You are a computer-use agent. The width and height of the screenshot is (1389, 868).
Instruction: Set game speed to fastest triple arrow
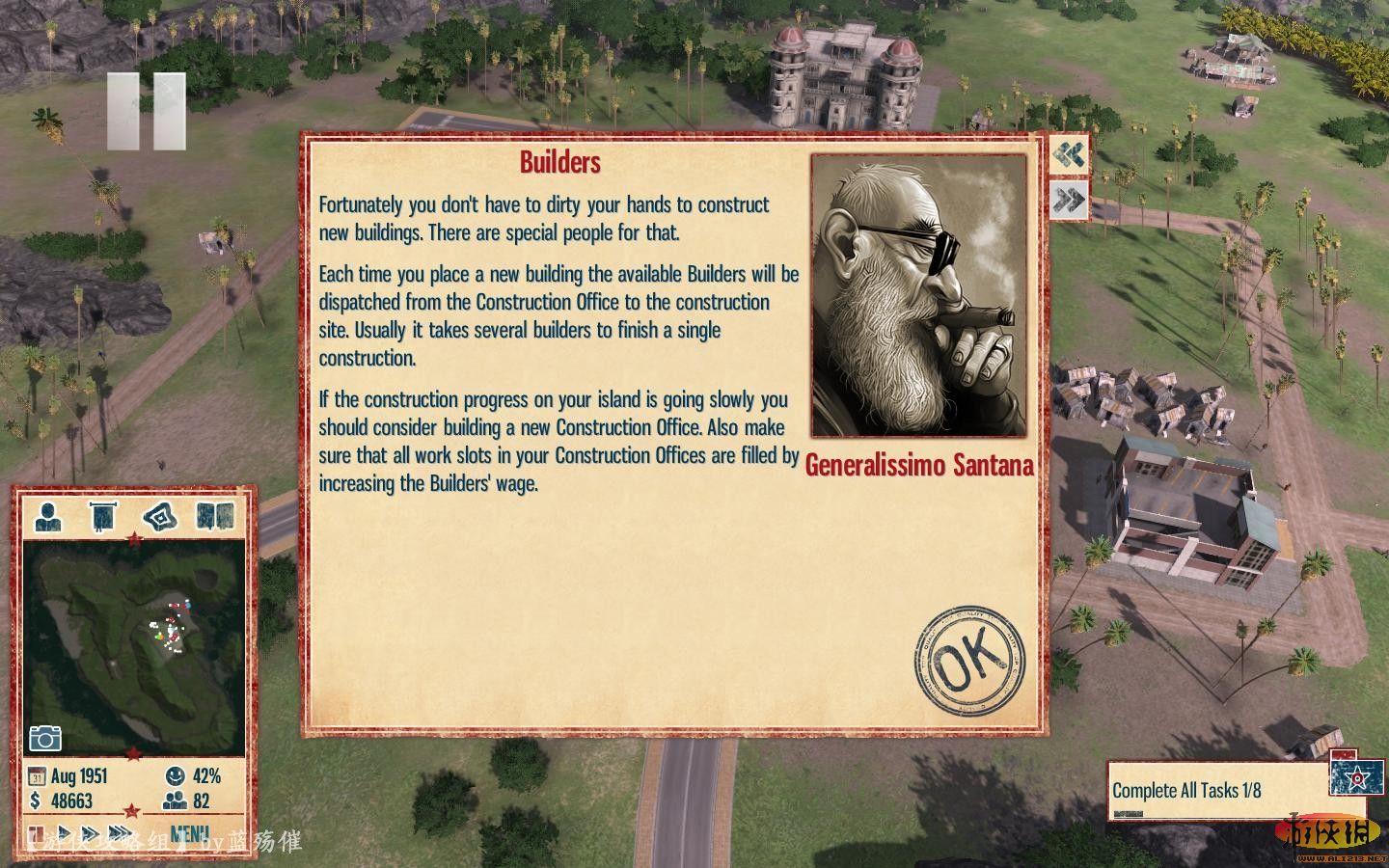pos(120,833)
